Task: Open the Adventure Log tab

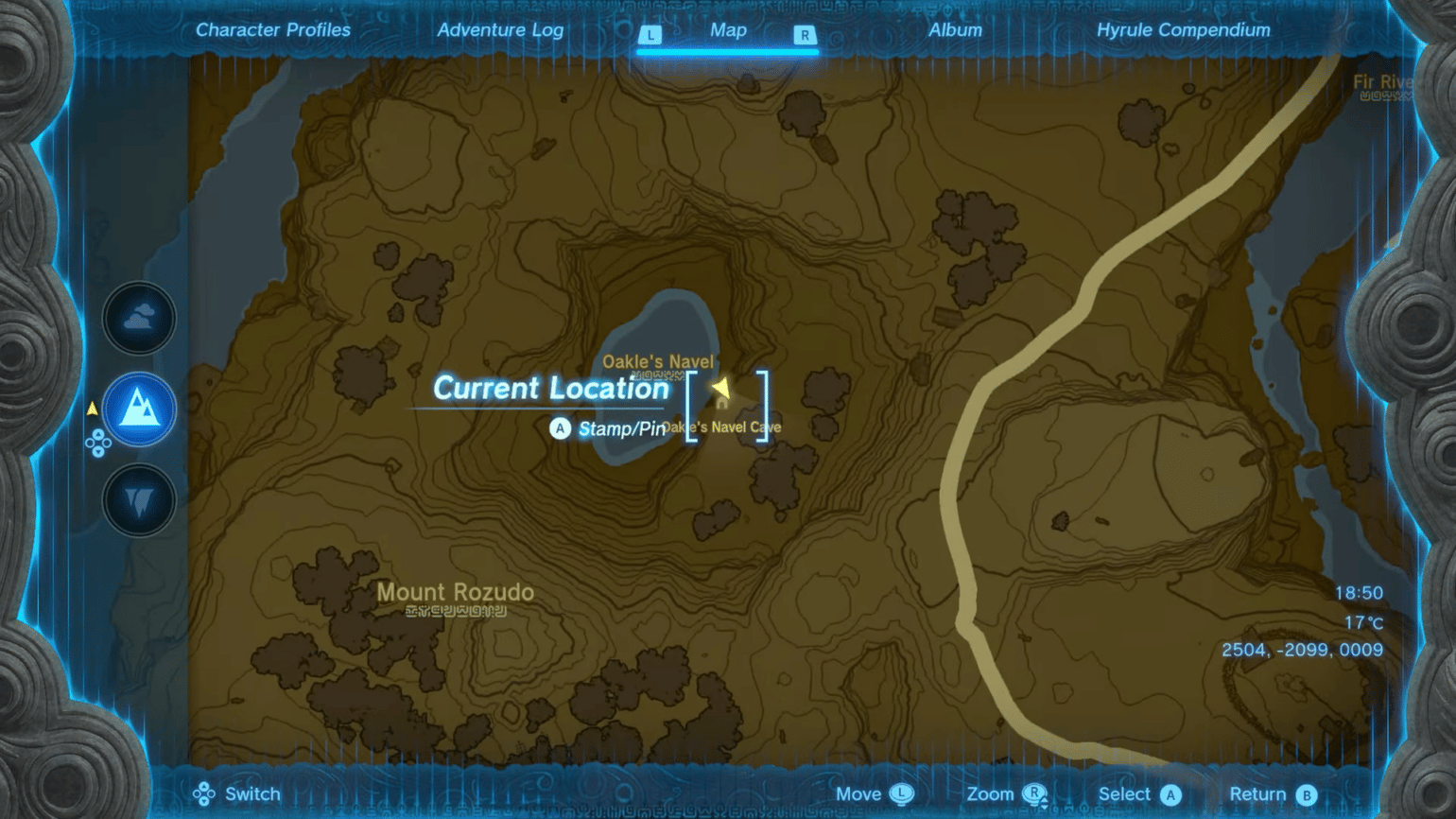Action: point(500,29)
